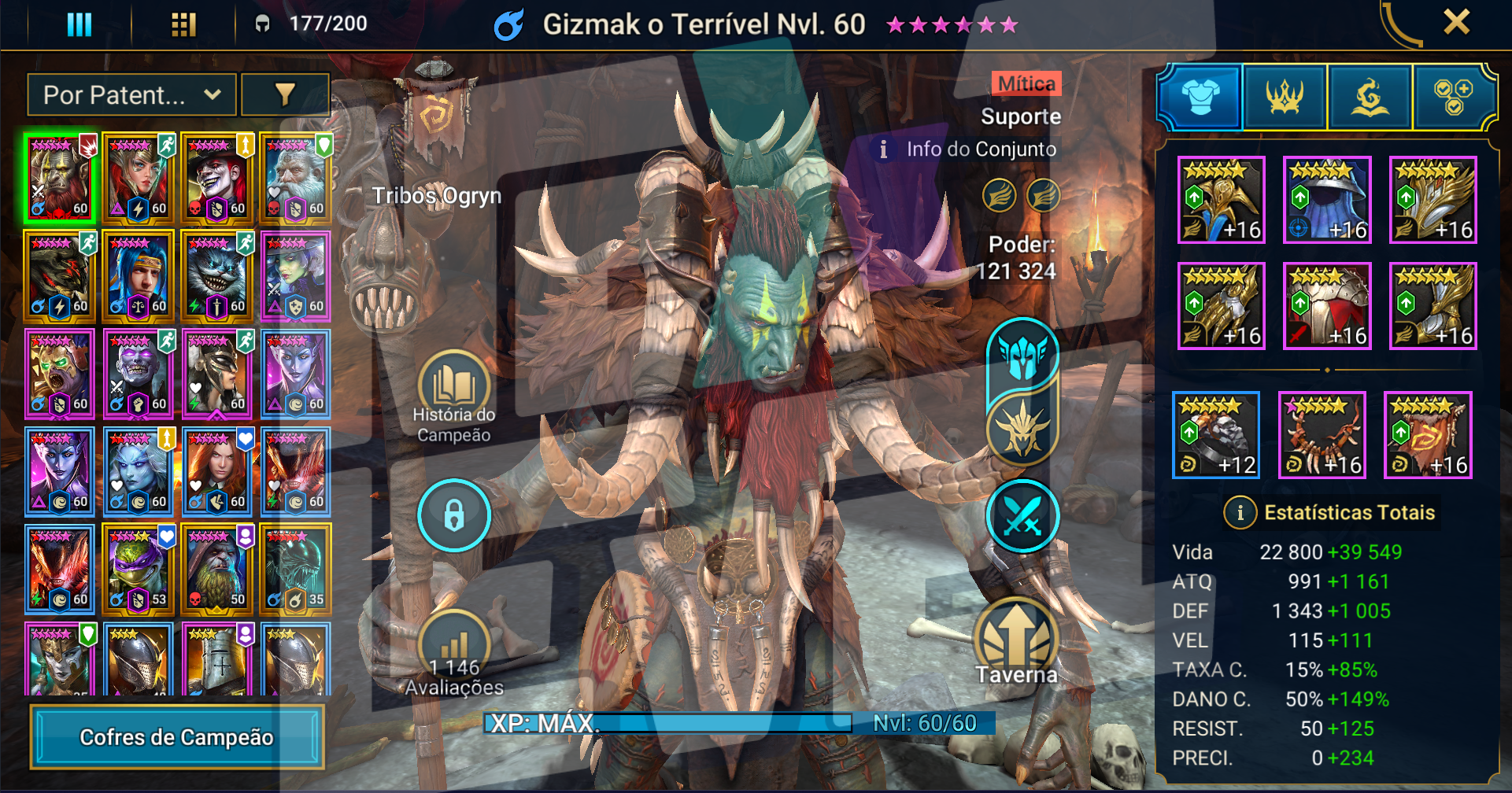Click the crossed swords round button
Viewport: 1512px width, 793px height.
click(1022, 516)
